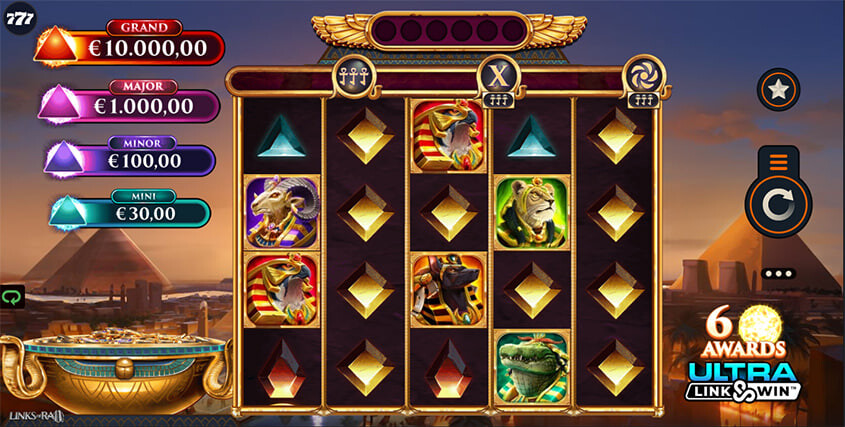Viewport: 845px width, 427px height.
Task: Open the orange hamburger menu
Action: point(778,160)
